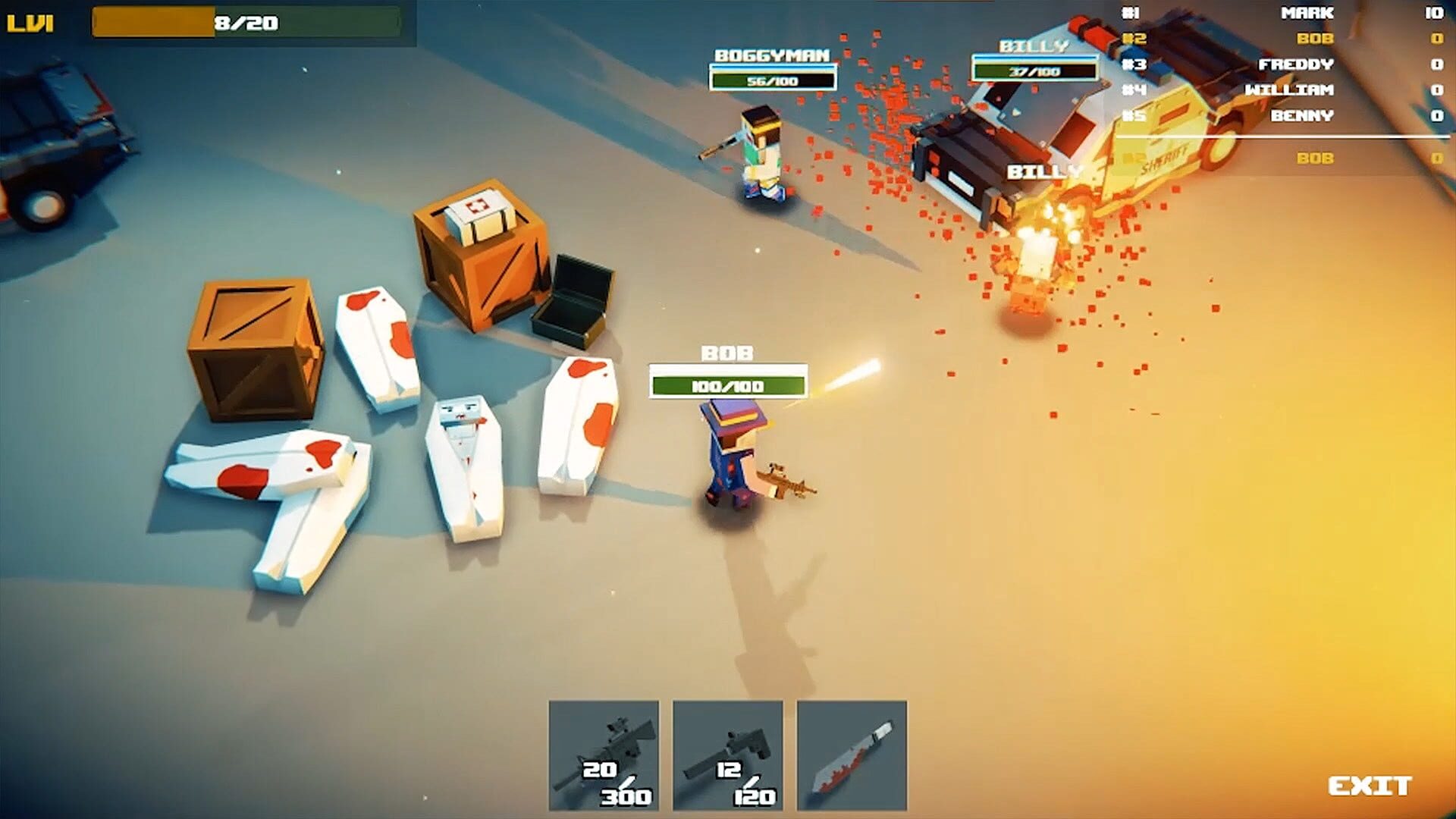Click the experience progress bar showing 8/20
The width and height of the screenshot is (1456, 819).
[x=250, y=20]
